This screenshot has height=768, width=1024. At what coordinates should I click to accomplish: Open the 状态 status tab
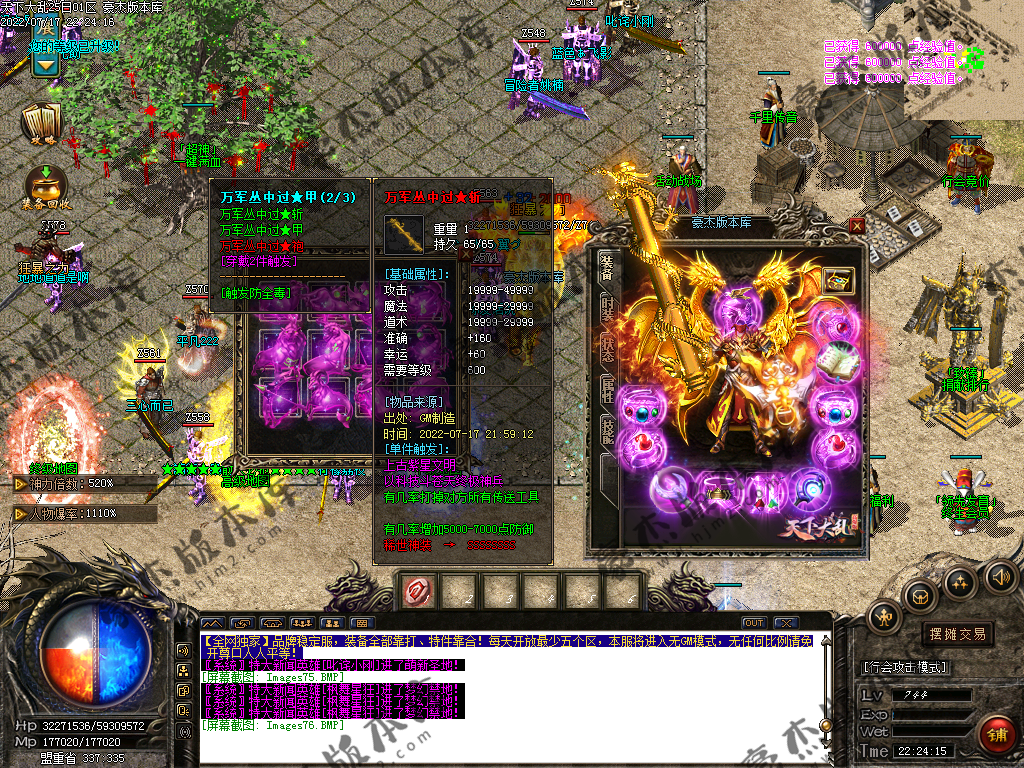607,350
